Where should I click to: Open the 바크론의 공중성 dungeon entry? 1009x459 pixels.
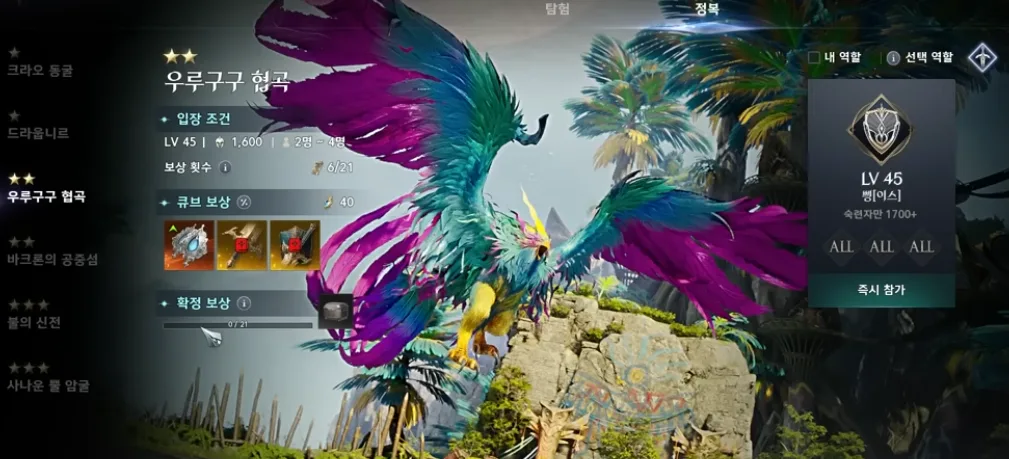(53, 260)
